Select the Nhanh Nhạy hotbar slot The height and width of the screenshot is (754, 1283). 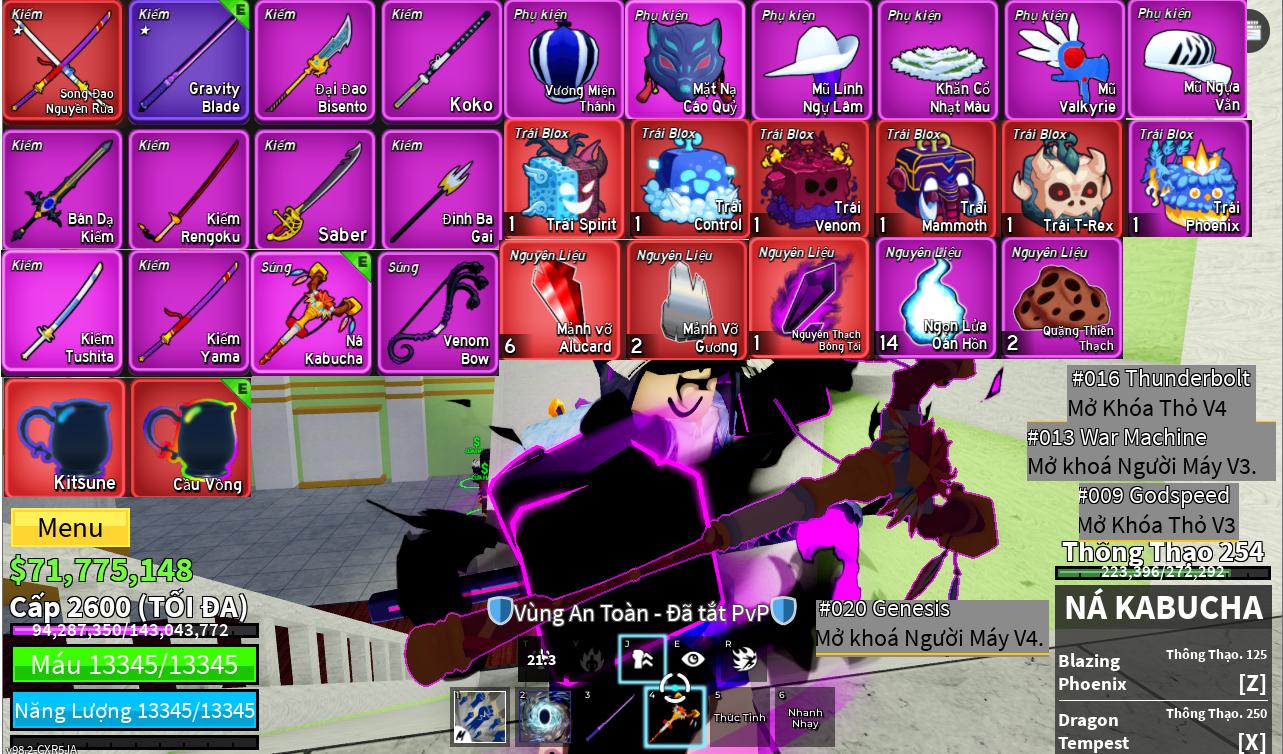(804, 717)
